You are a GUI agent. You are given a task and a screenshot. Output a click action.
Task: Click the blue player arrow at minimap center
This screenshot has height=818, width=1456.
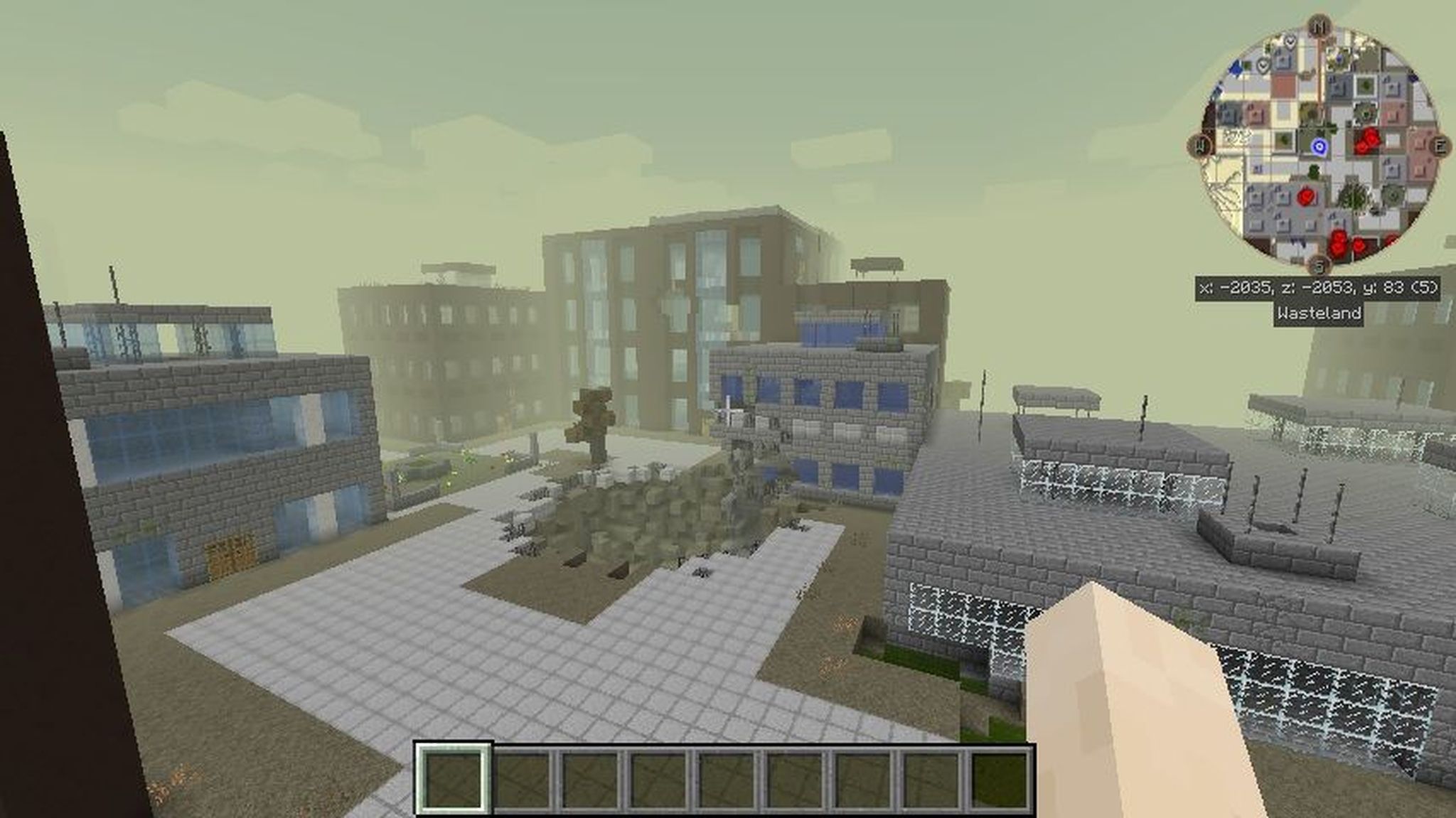point(1319,146)
